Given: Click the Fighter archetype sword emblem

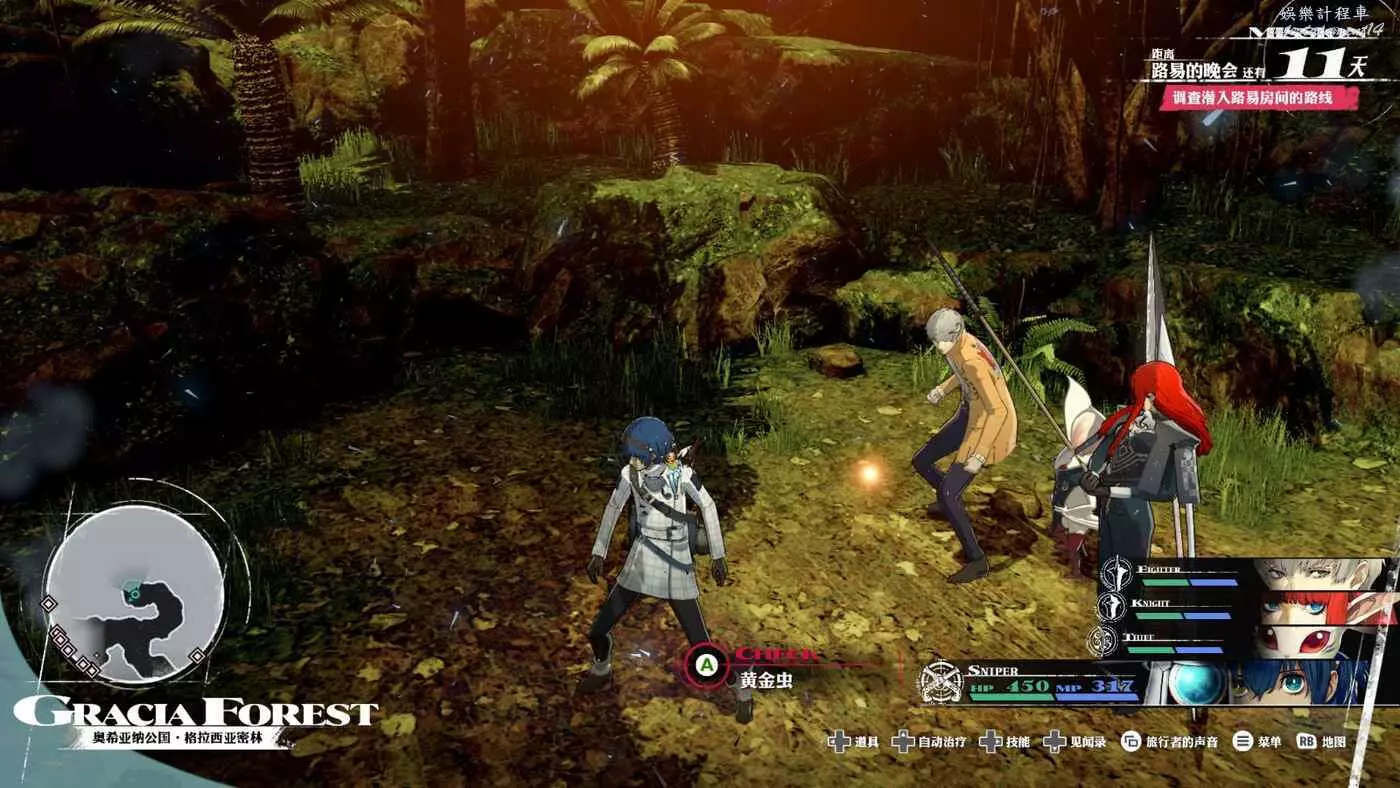Looking at the screenshot, I should pos(1115,574).
